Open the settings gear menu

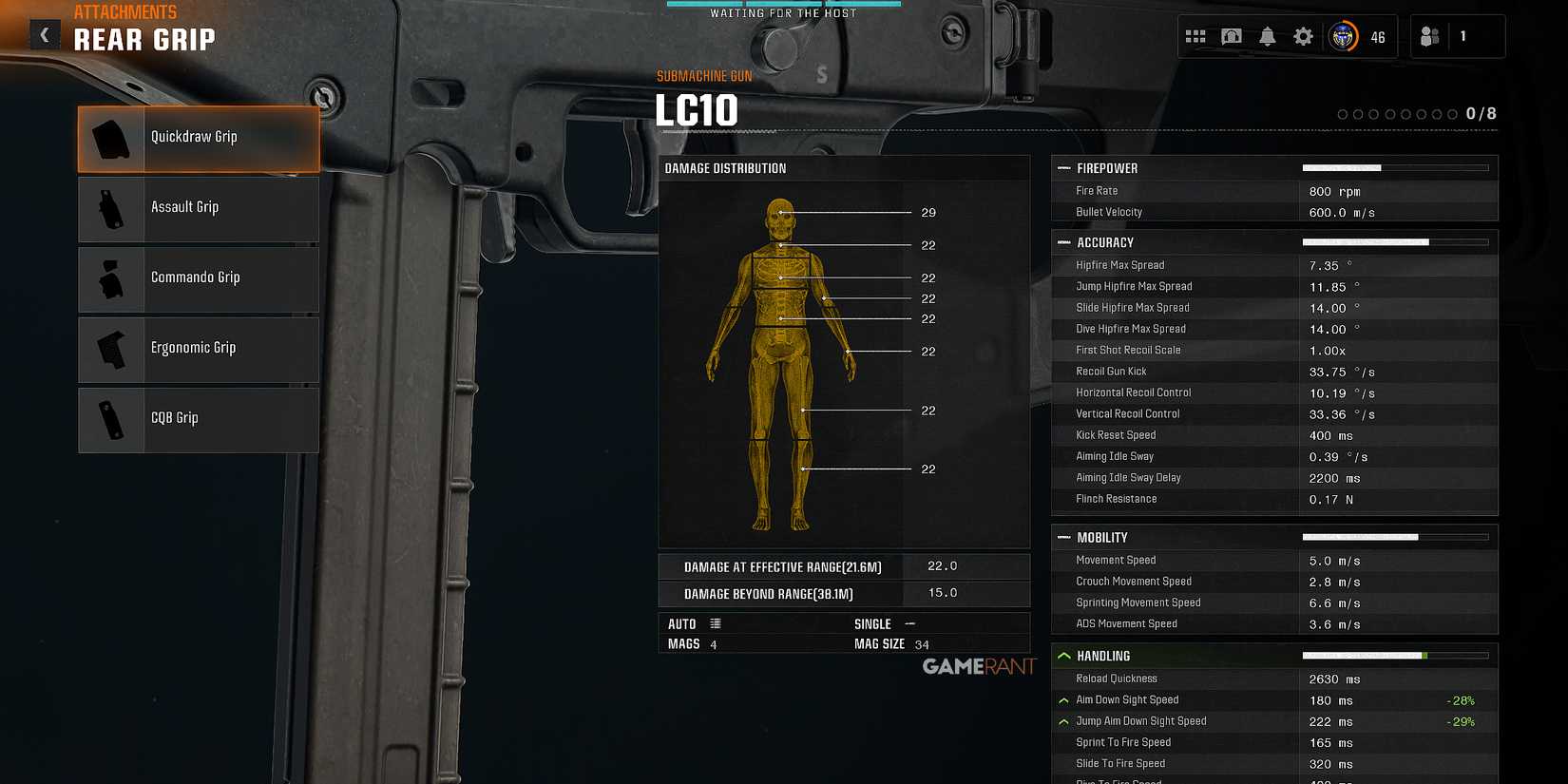(x=1302, y=35)
